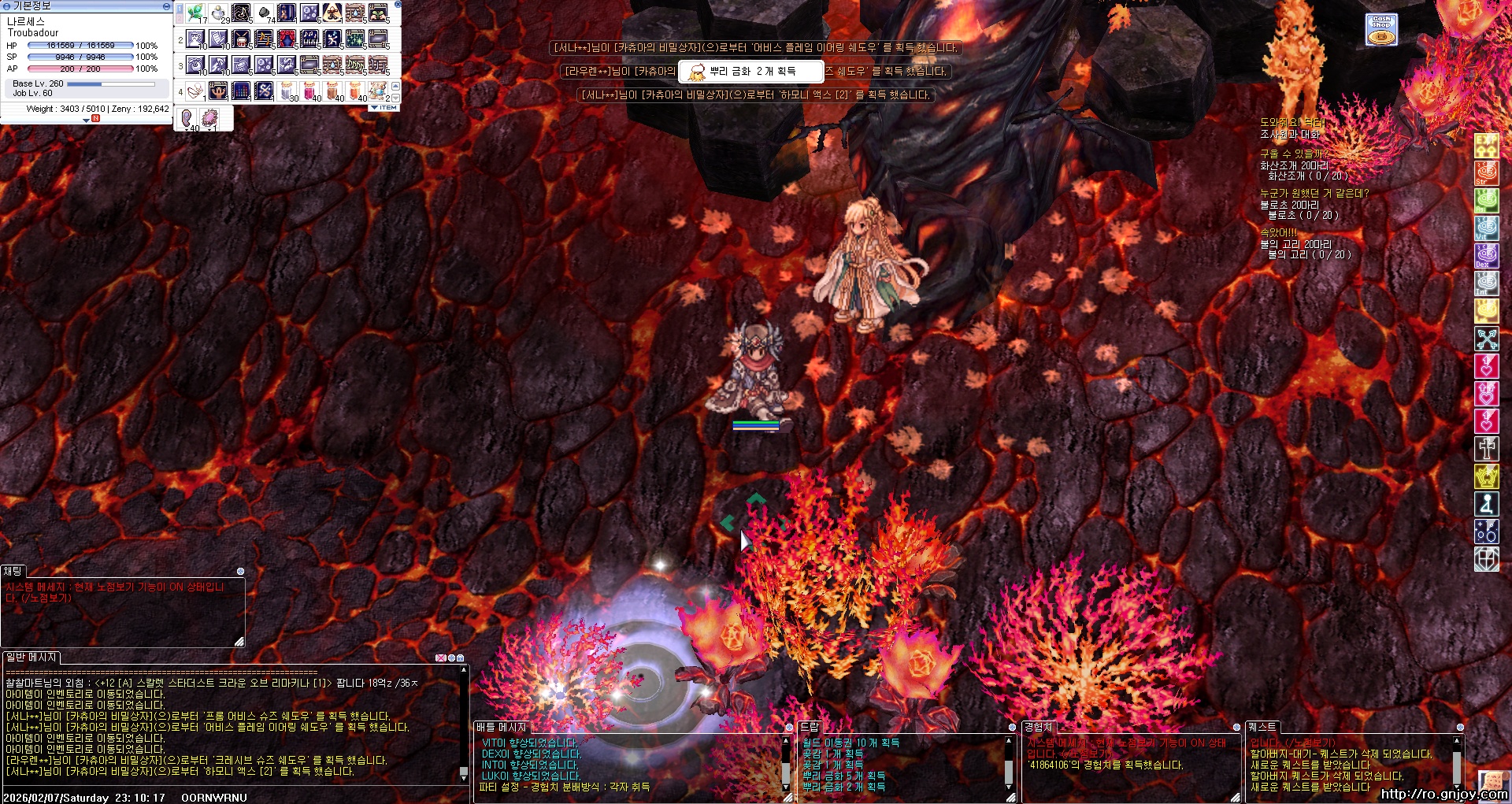
Task: Switch to the battle message tab
Action: (501, 727)
